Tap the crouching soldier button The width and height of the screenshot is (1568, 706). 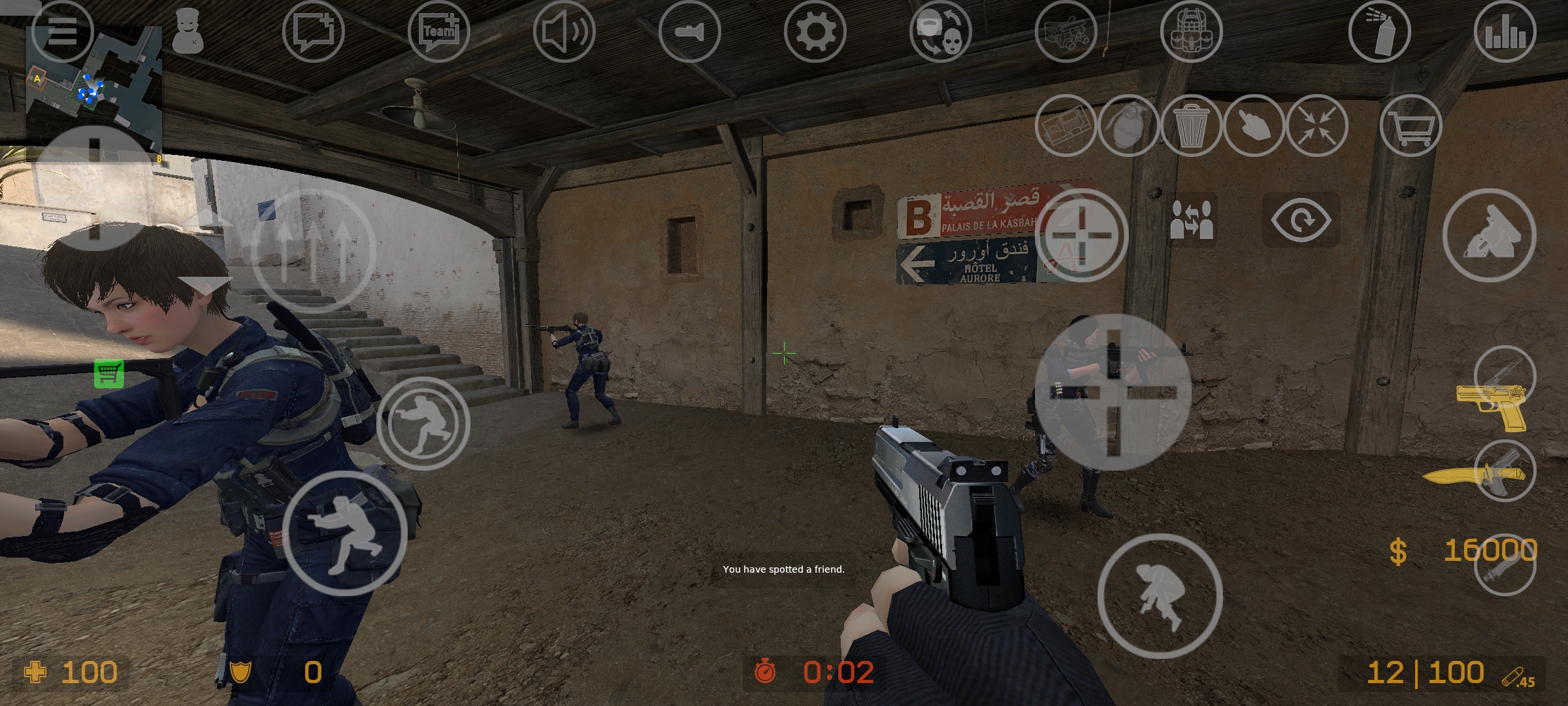click(344, 533)
